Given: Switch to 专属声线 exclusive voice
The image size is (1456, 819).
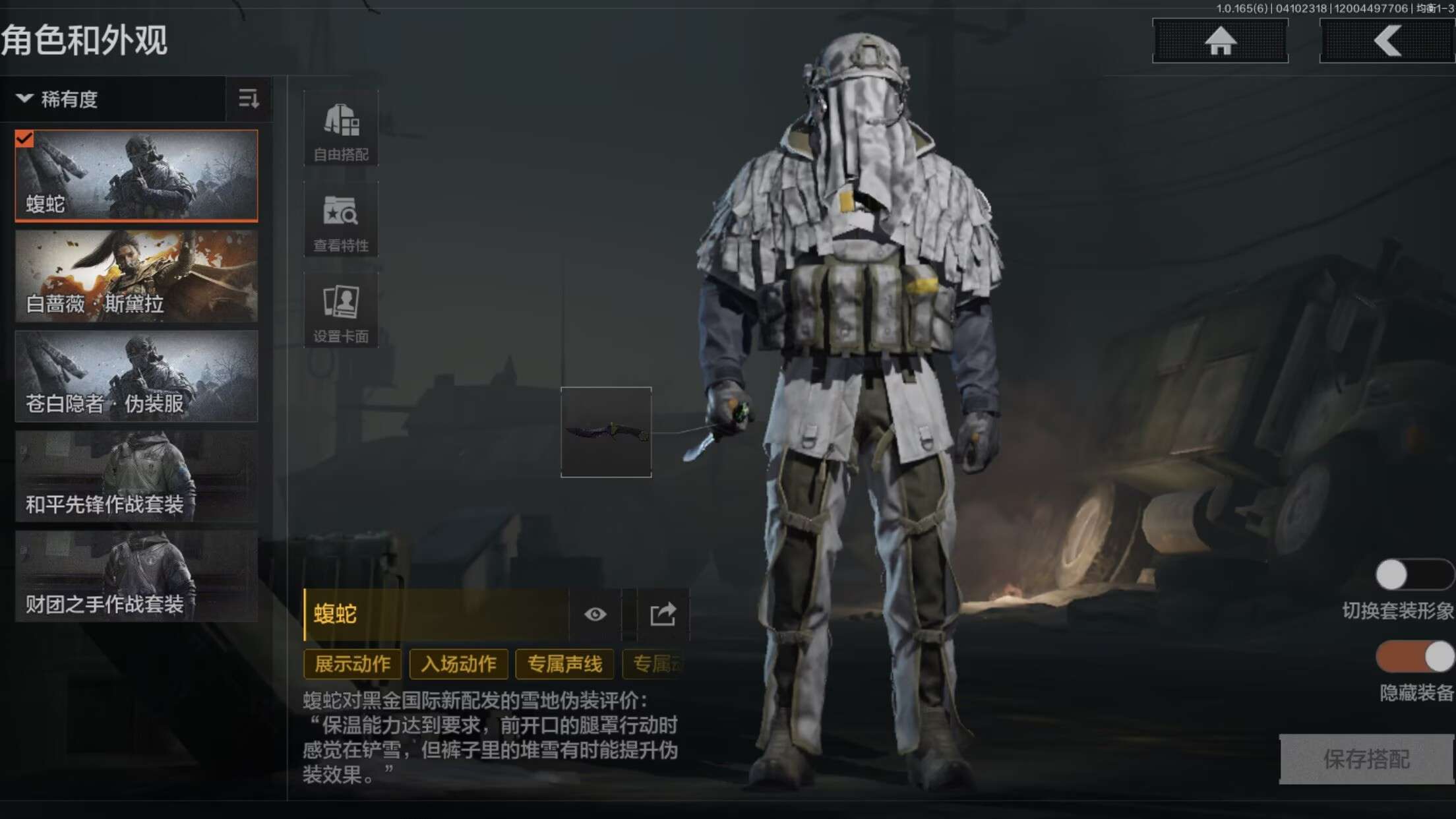Looking at the screenshot, I should click(x=564, y=664).
